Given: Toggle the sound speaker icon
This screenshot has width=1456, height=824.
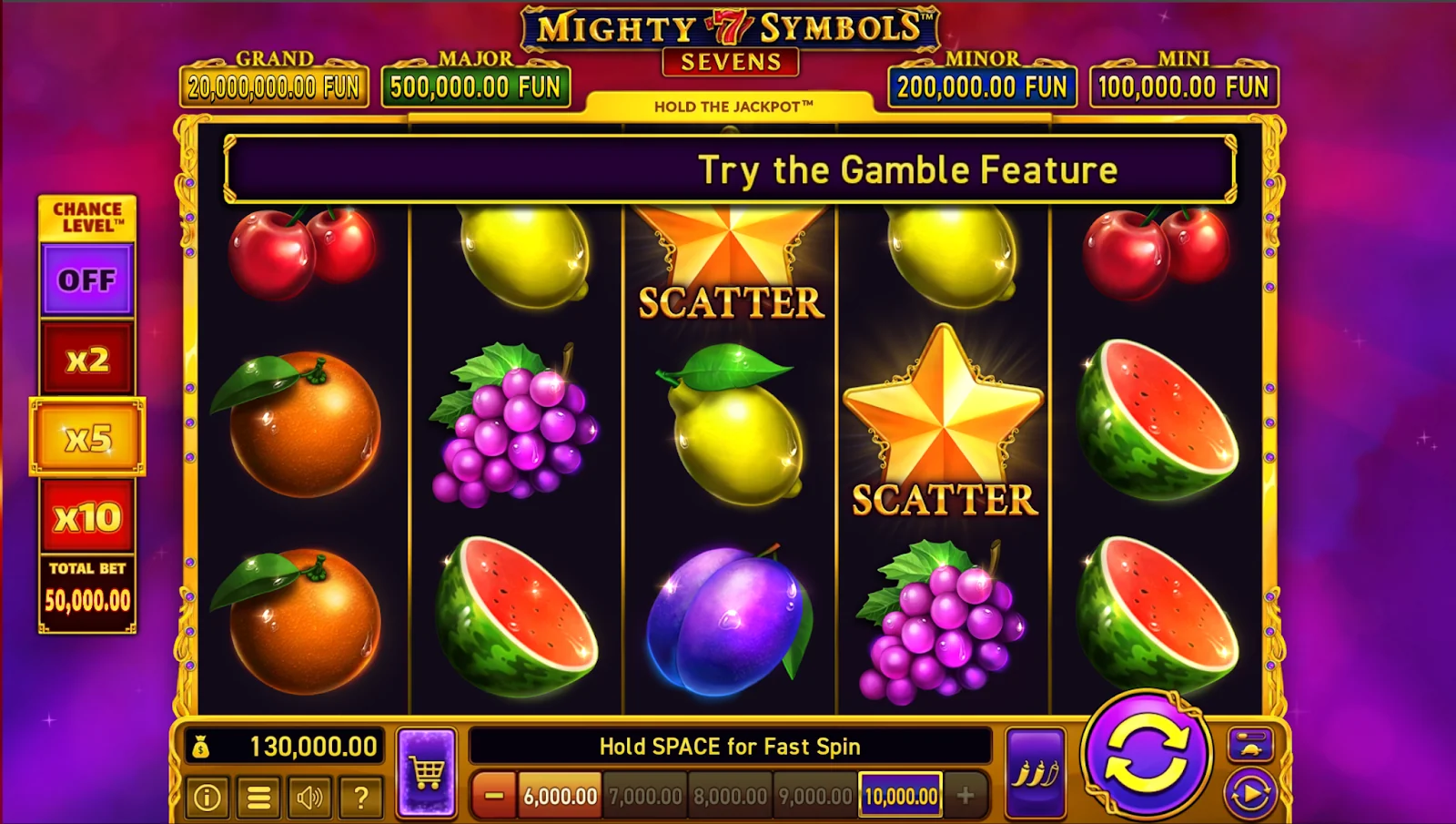Looking at the screenshot, I should click(x=309, y=798).
